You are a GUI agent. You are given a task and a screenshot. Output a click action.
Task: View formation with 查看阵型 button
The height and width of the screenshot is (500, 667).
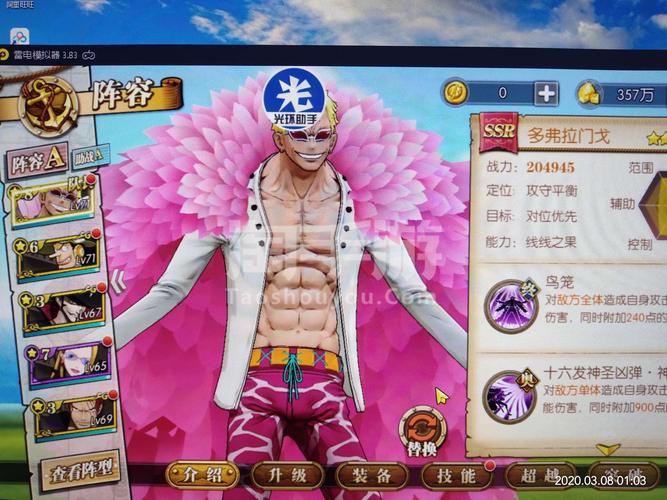(x=79, y=468)
